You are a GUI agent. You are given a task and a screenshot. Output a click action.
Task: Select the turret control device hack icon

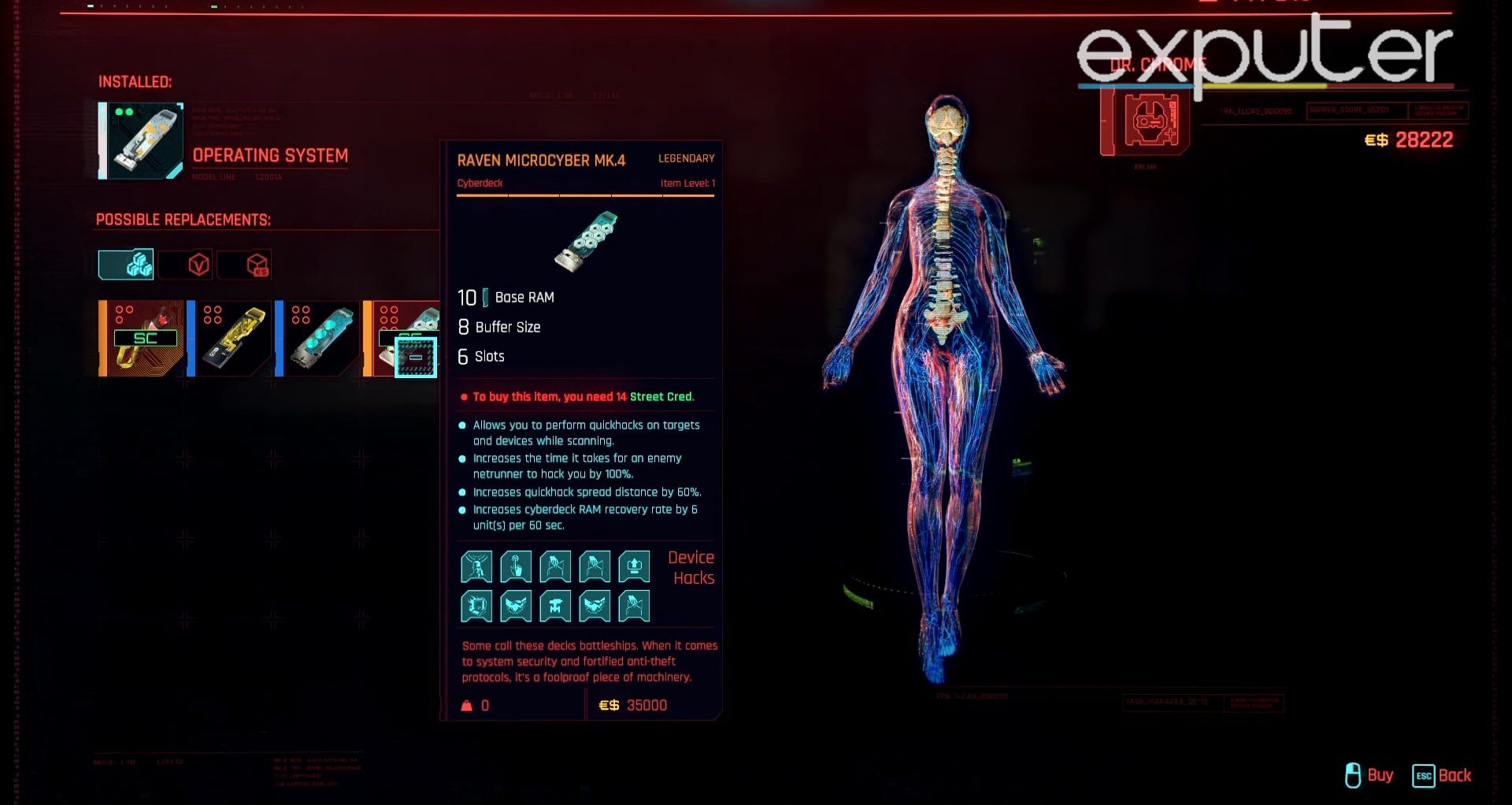[555, 605]
